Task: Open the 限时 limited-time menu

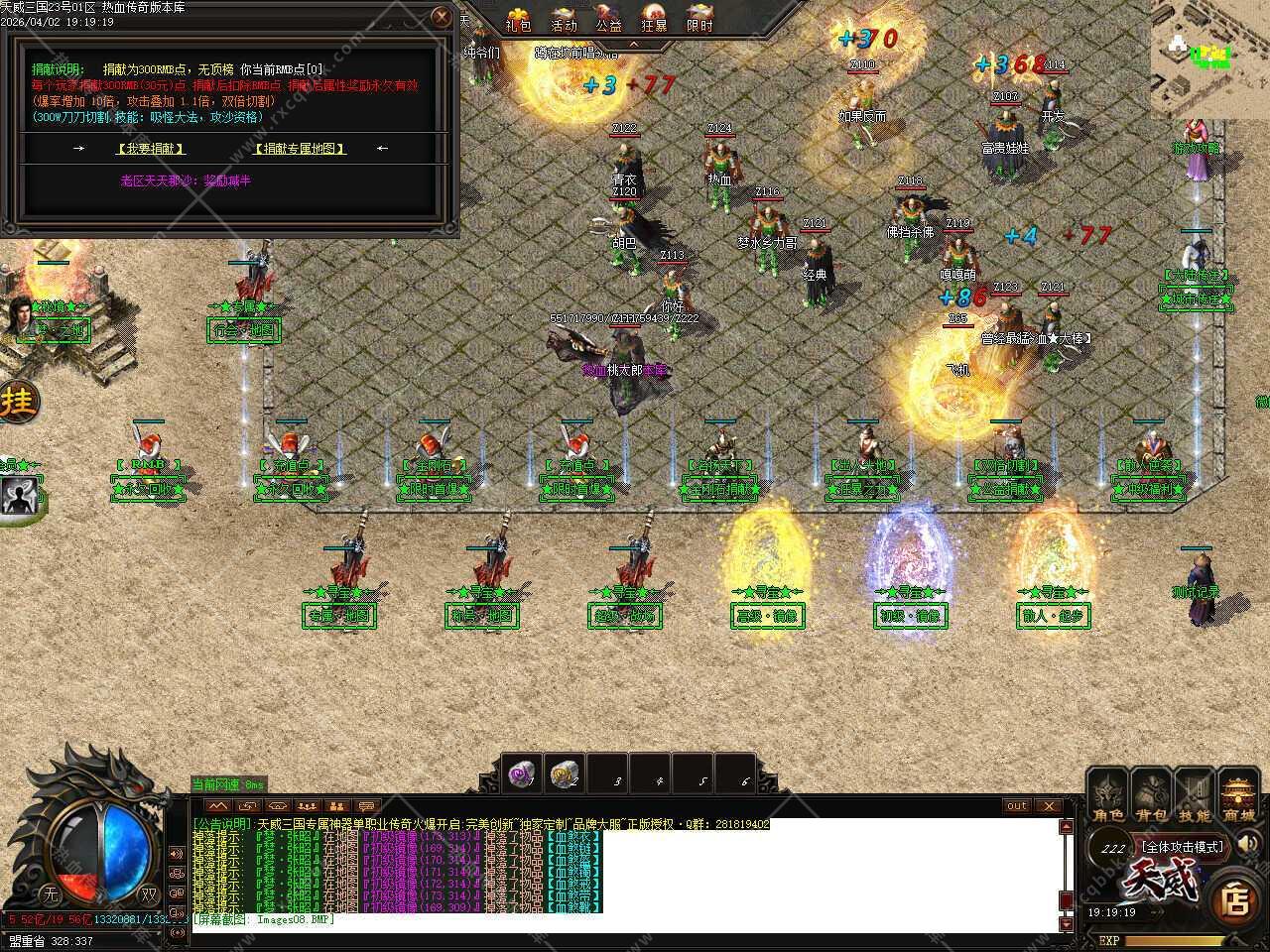Action: point(699,19)
